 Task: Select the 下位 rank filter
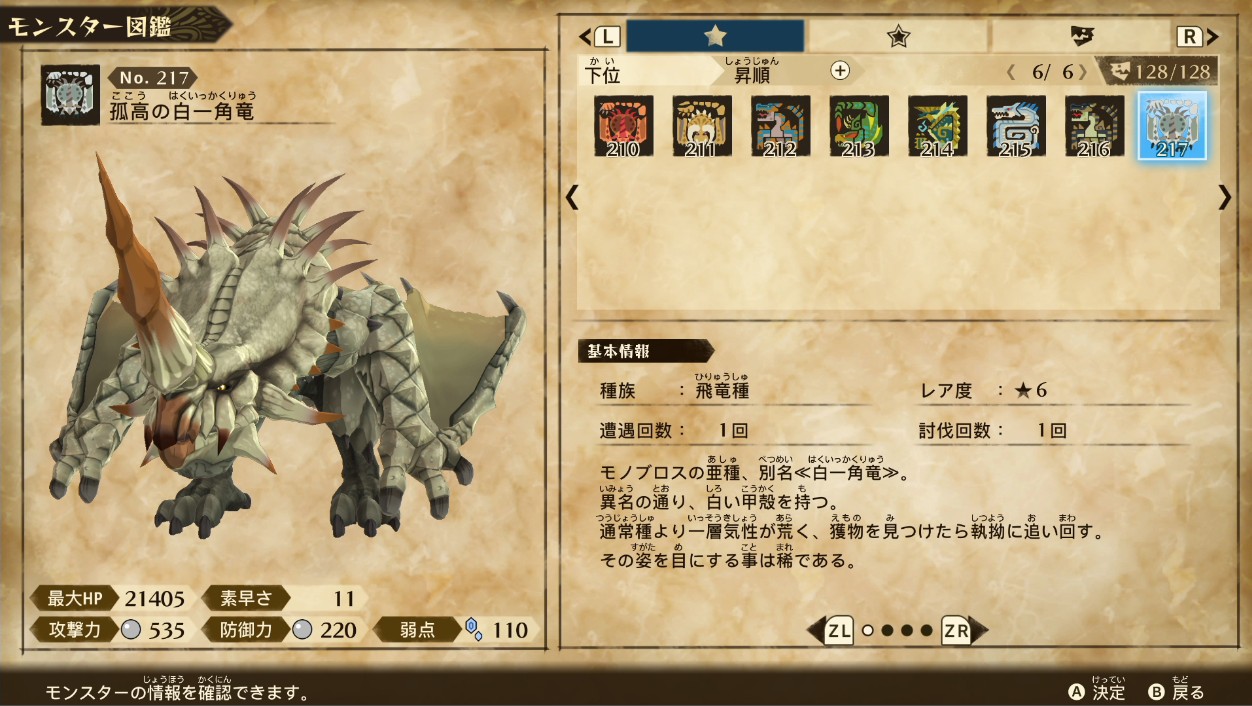click(x=602, y=74)
